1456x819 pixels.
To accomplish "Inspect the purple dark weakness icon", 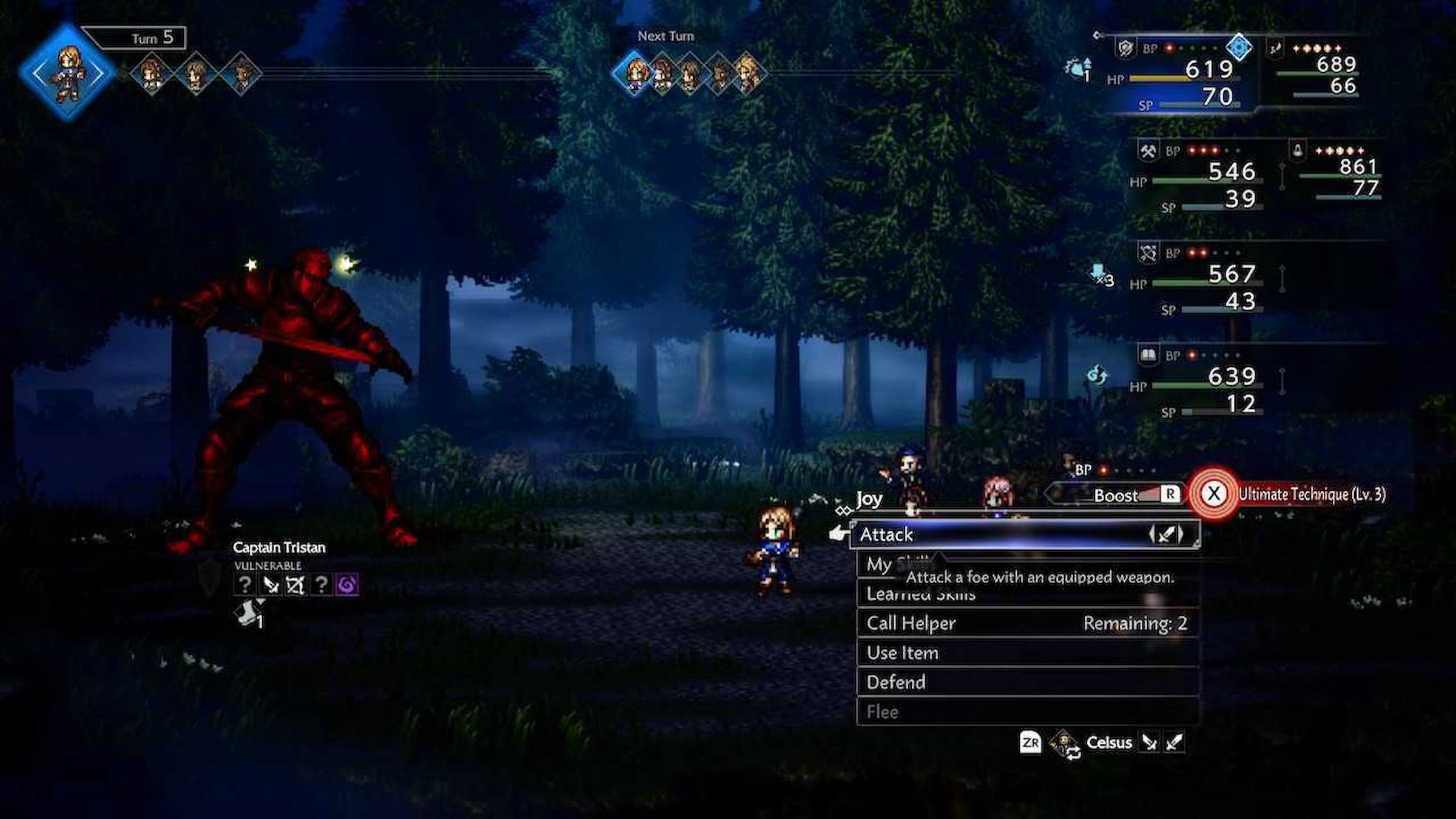I will (347, 585).
